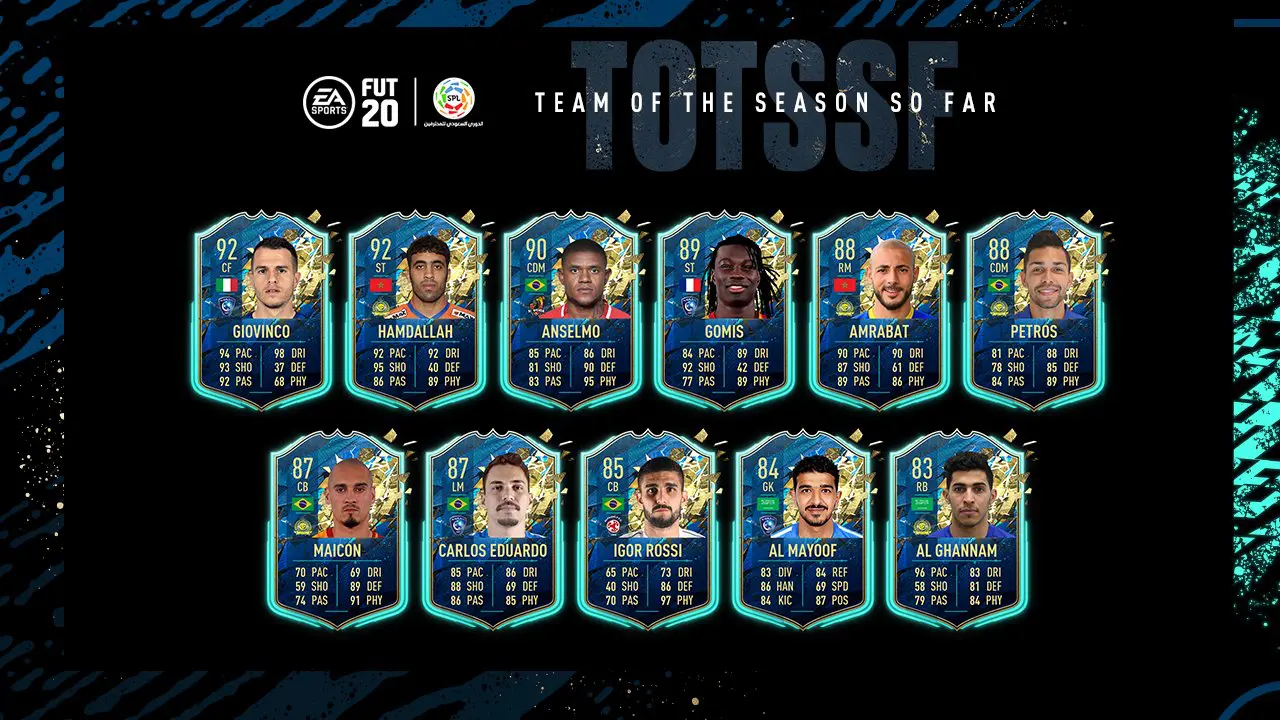
Task: Open the Amrabat right midfielder card
Action: pos(878,310)
